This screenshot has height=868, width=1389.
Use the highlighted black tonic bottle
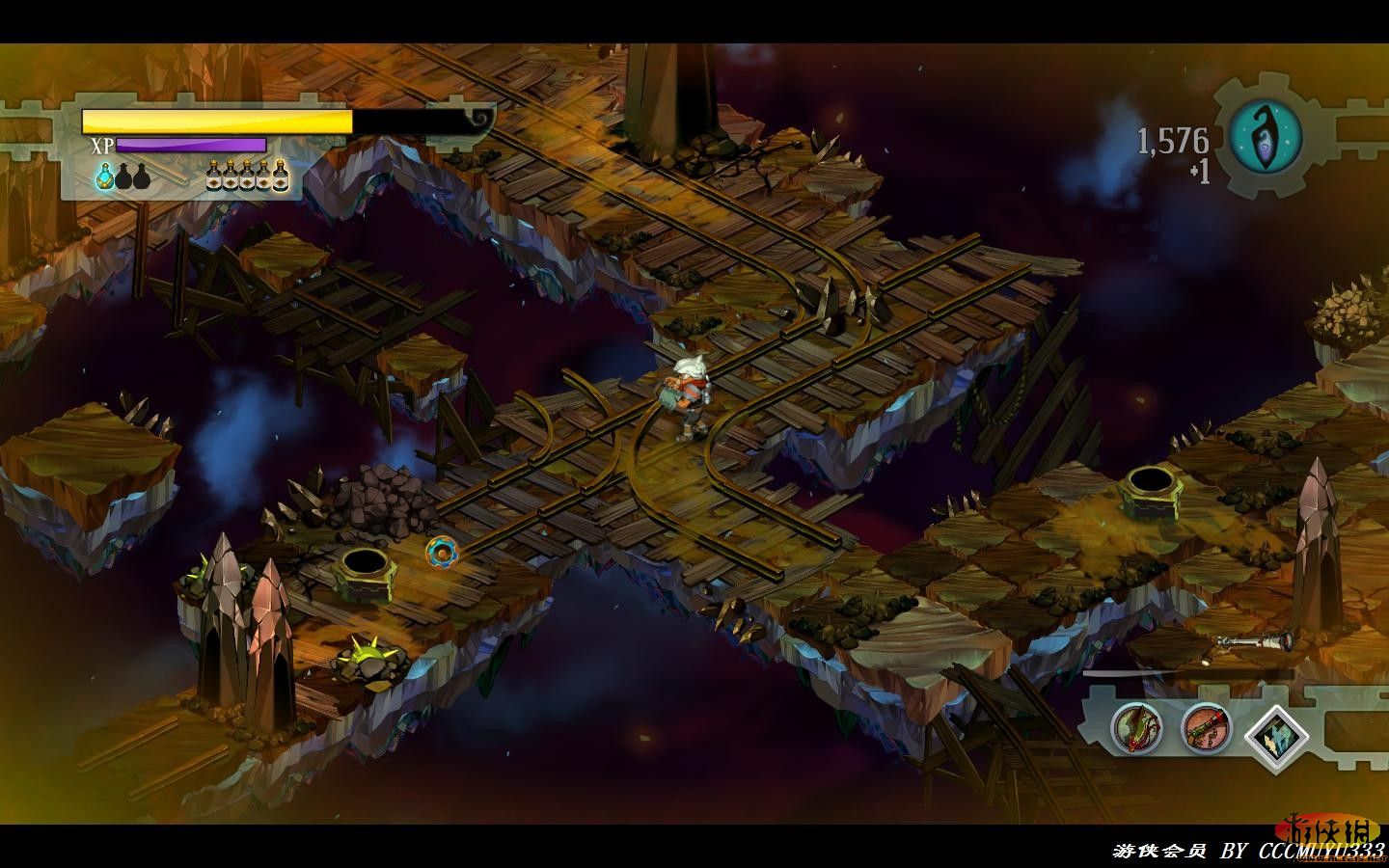coord(280,175)
